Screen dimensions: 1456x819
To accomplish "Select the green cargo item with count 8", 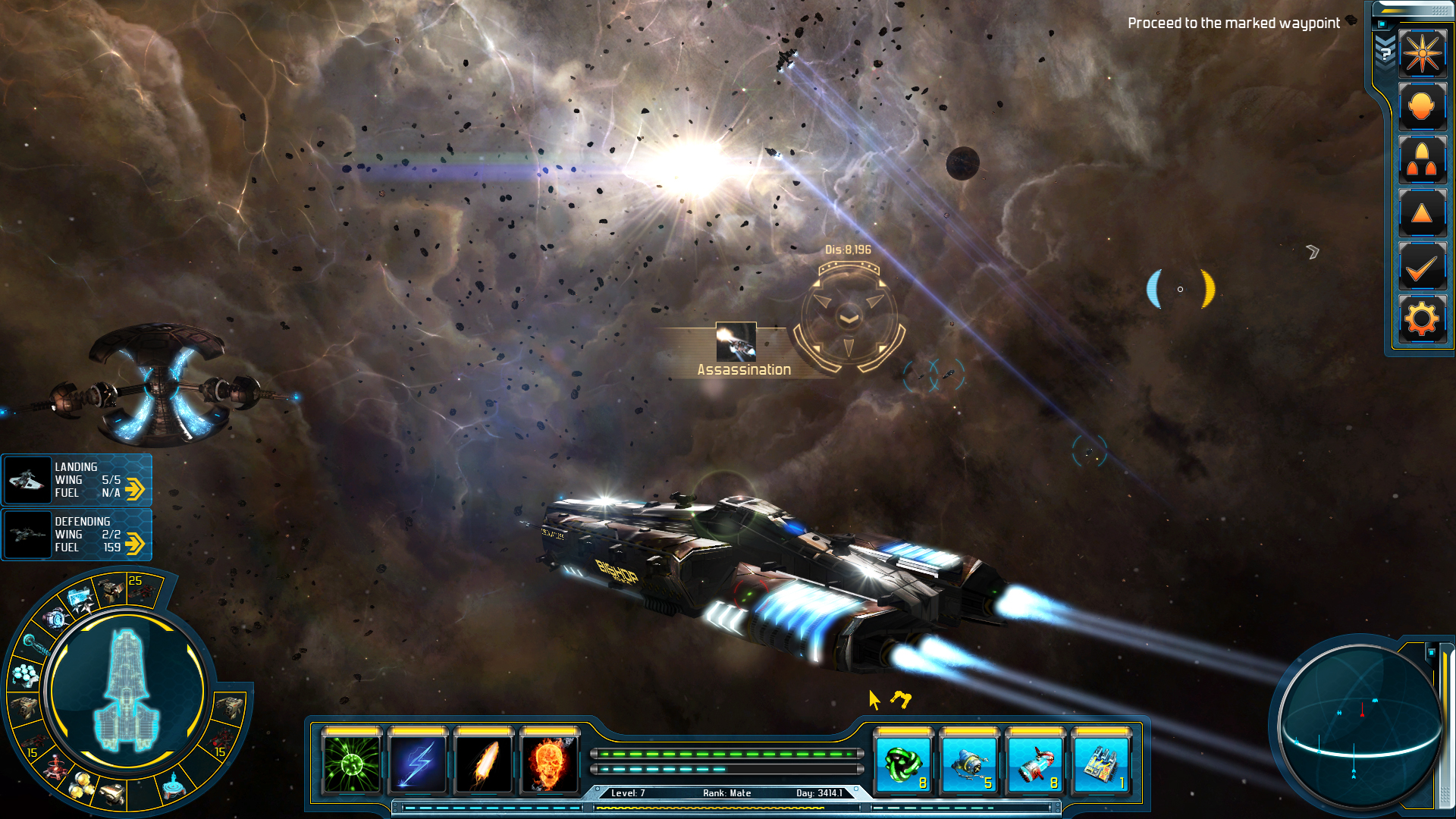I will (902, 762).
